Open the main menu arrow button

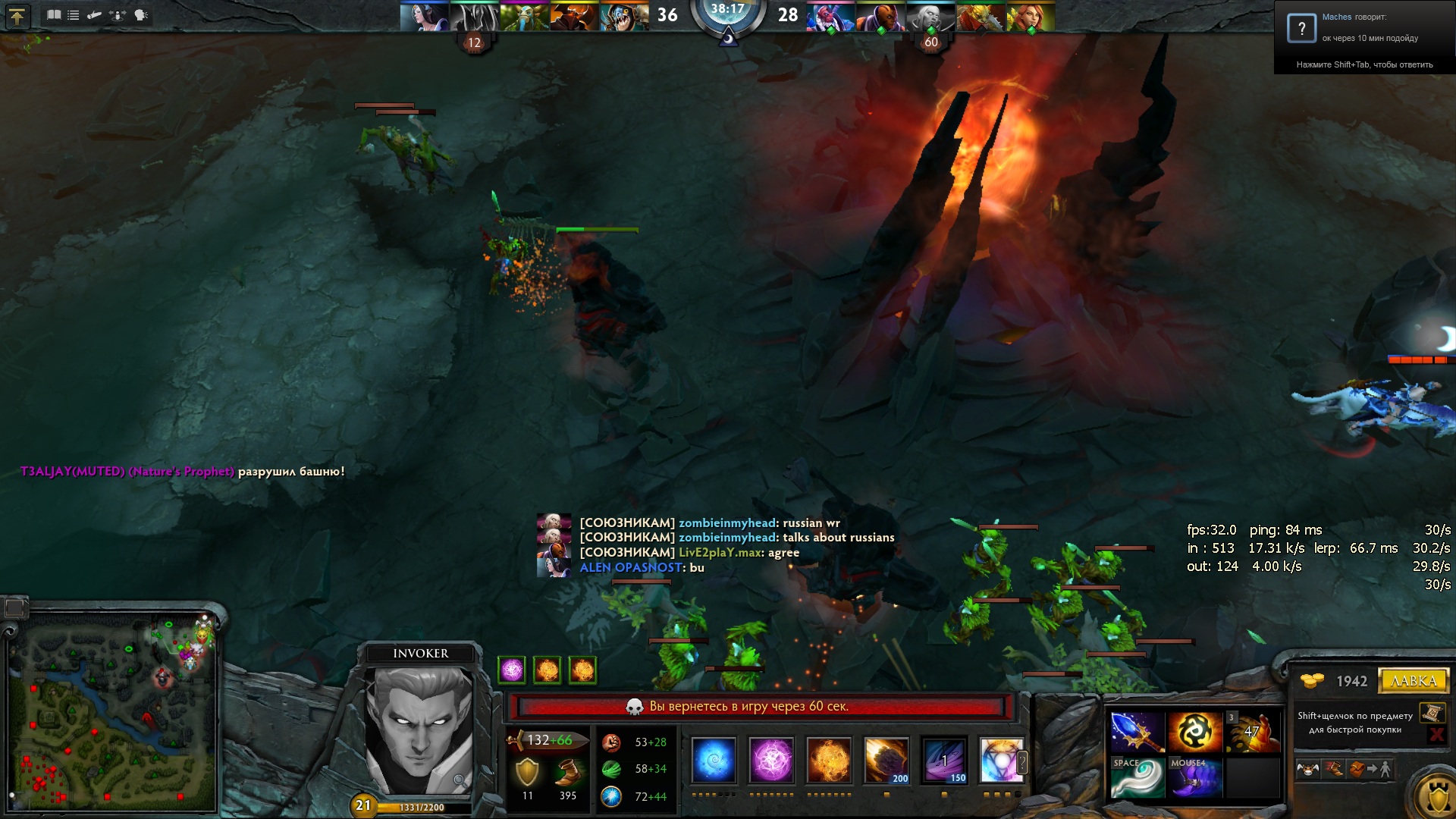(x=17, y=15)
